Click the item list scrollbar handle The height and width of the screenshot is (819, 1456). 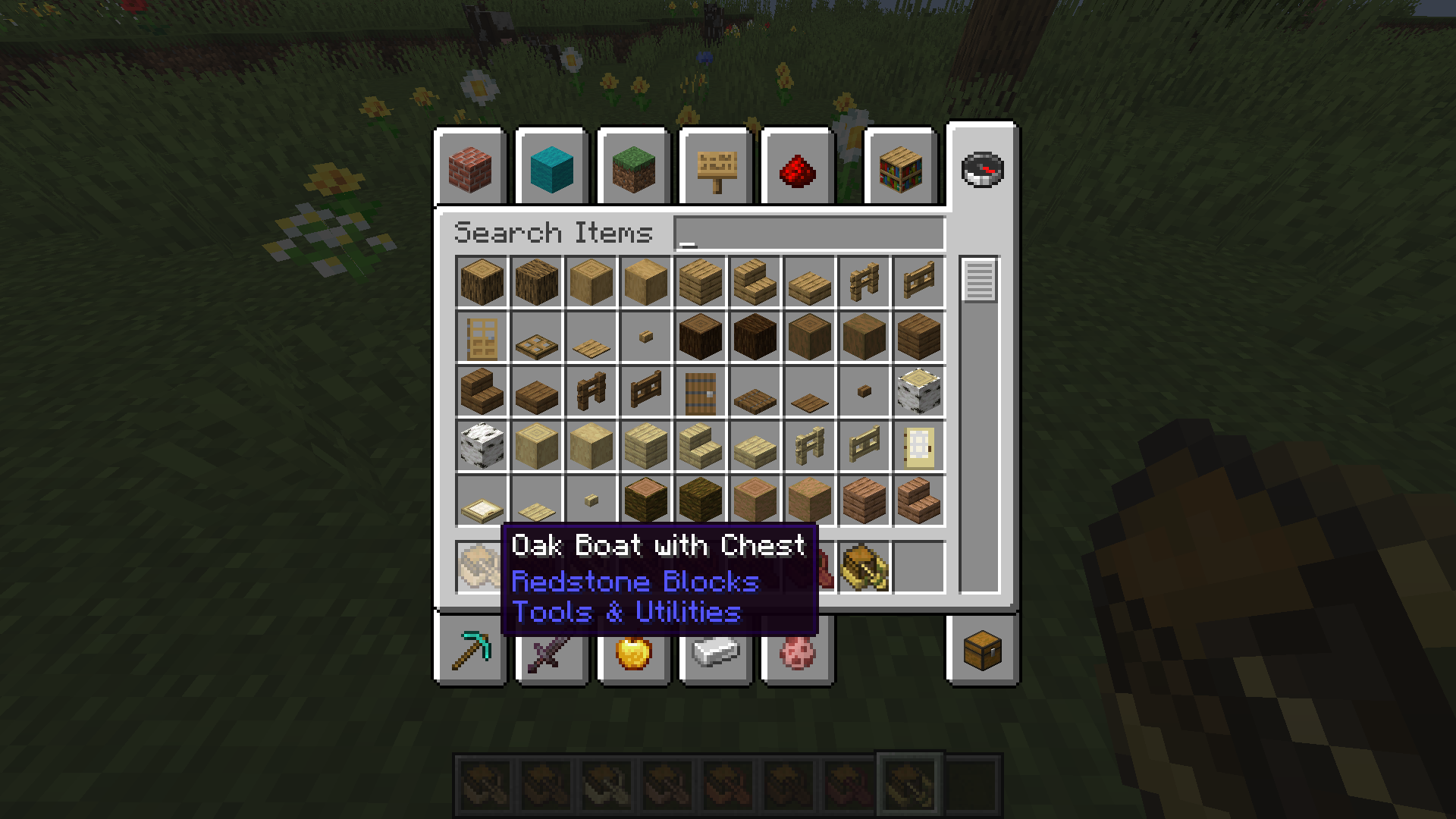click(979, 281)
